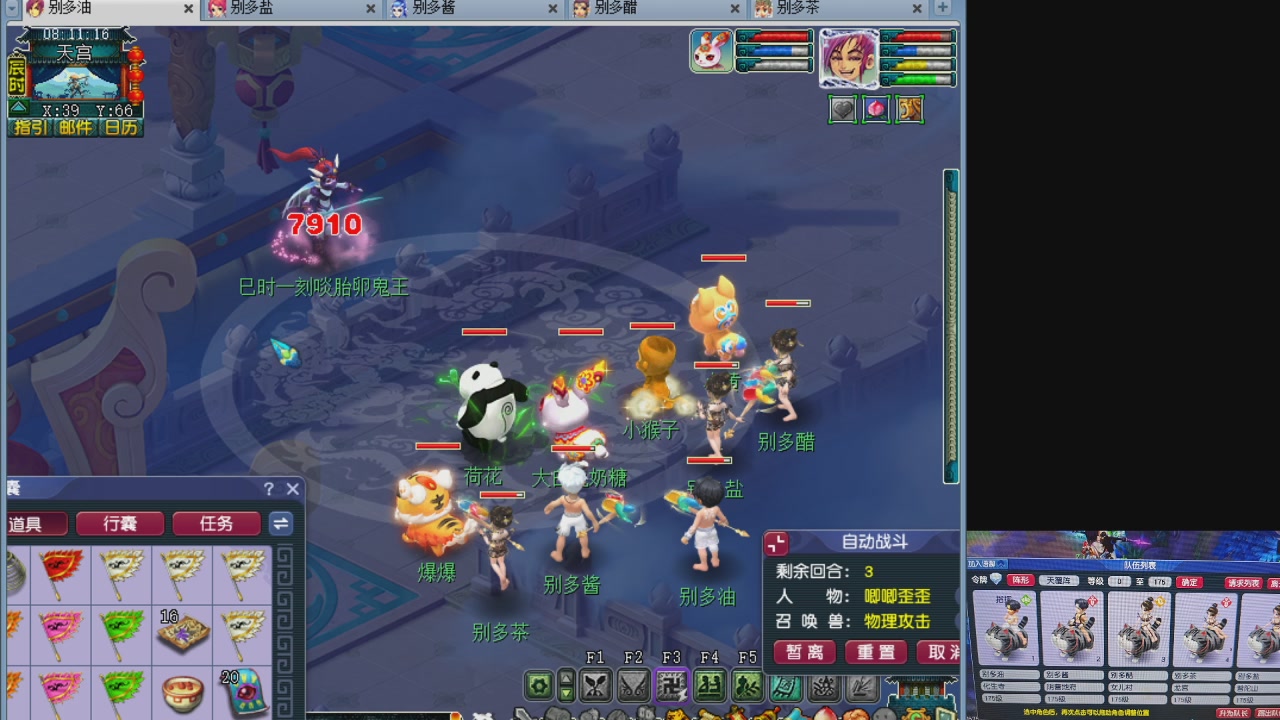Open the 天罡阵 formation dropdown in the team list

tap(1058, 580)
